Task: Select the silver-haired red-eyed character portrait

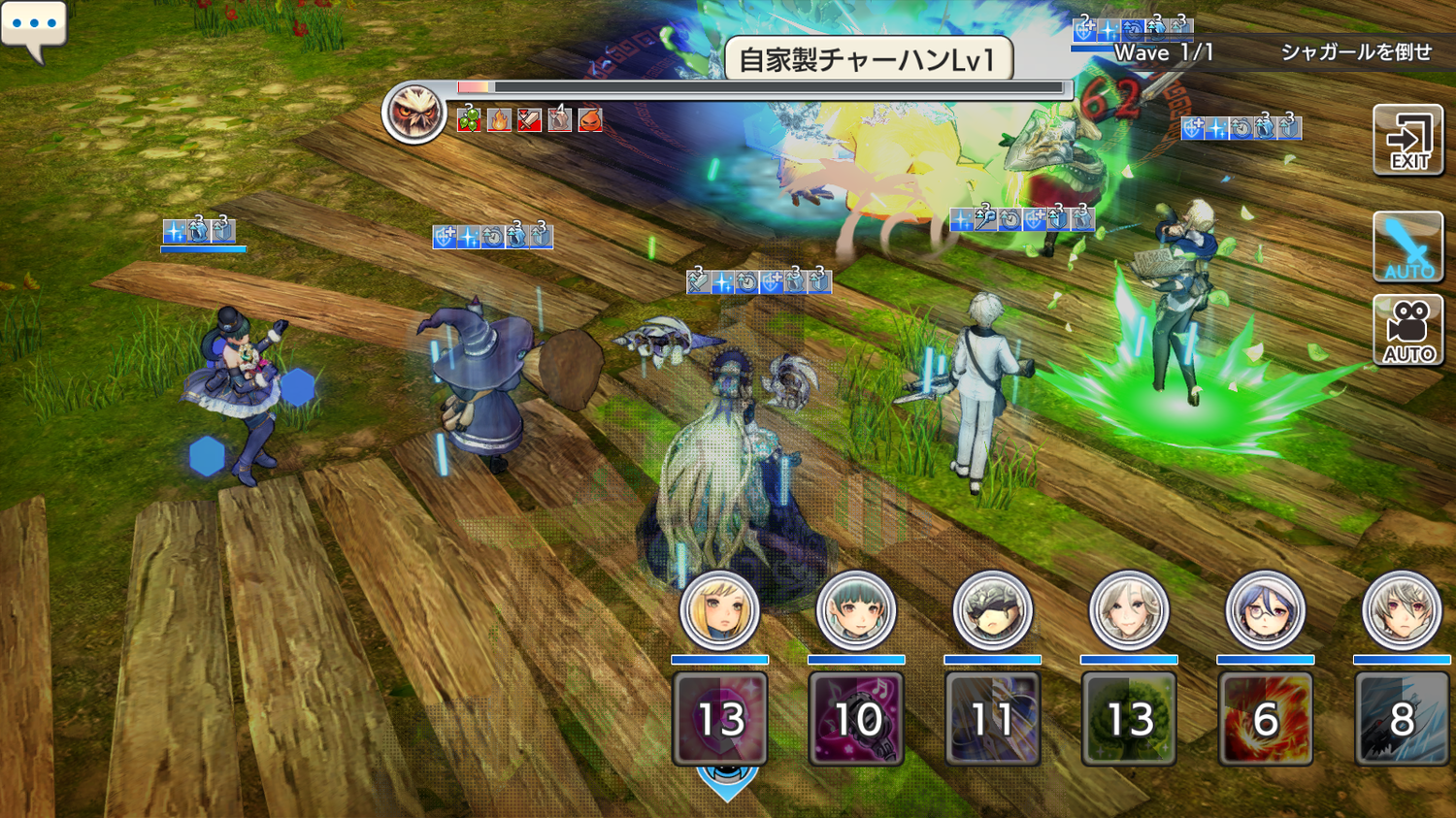Action: tap(1401, 611)
